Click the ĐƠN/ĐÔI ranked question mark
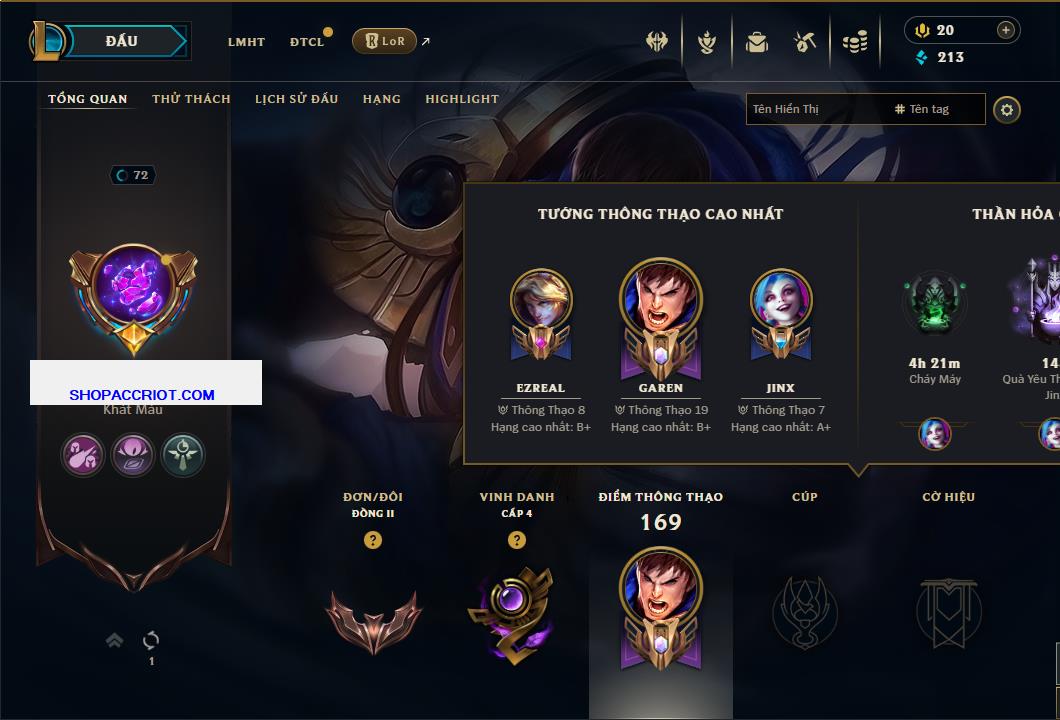 pyautogui.click(x=373, y=540)
